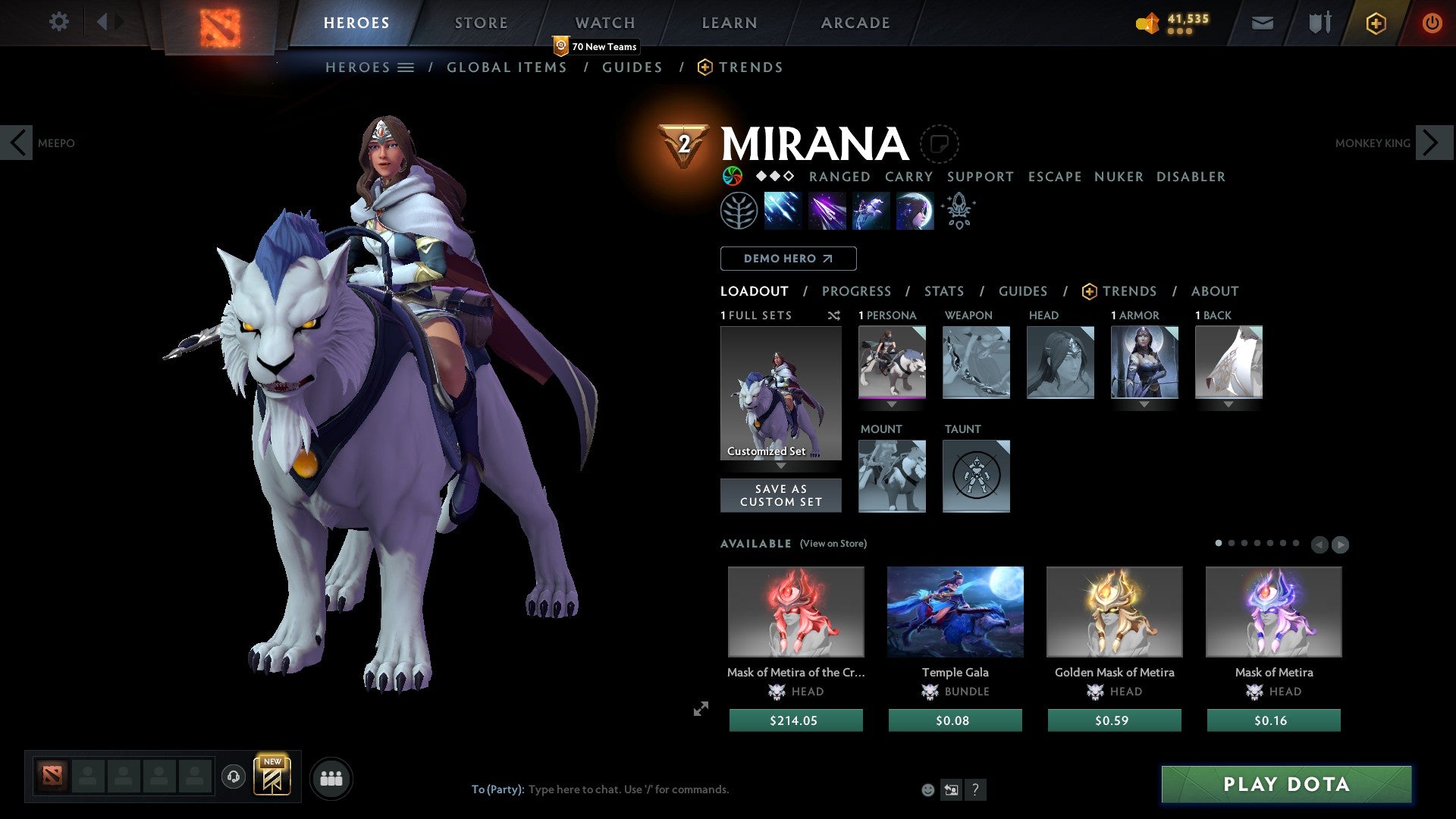Click the envelope notifications icon in the top bar
Screen dimensions: 1456x819
pyautogui.click(x=1262, y=22)
